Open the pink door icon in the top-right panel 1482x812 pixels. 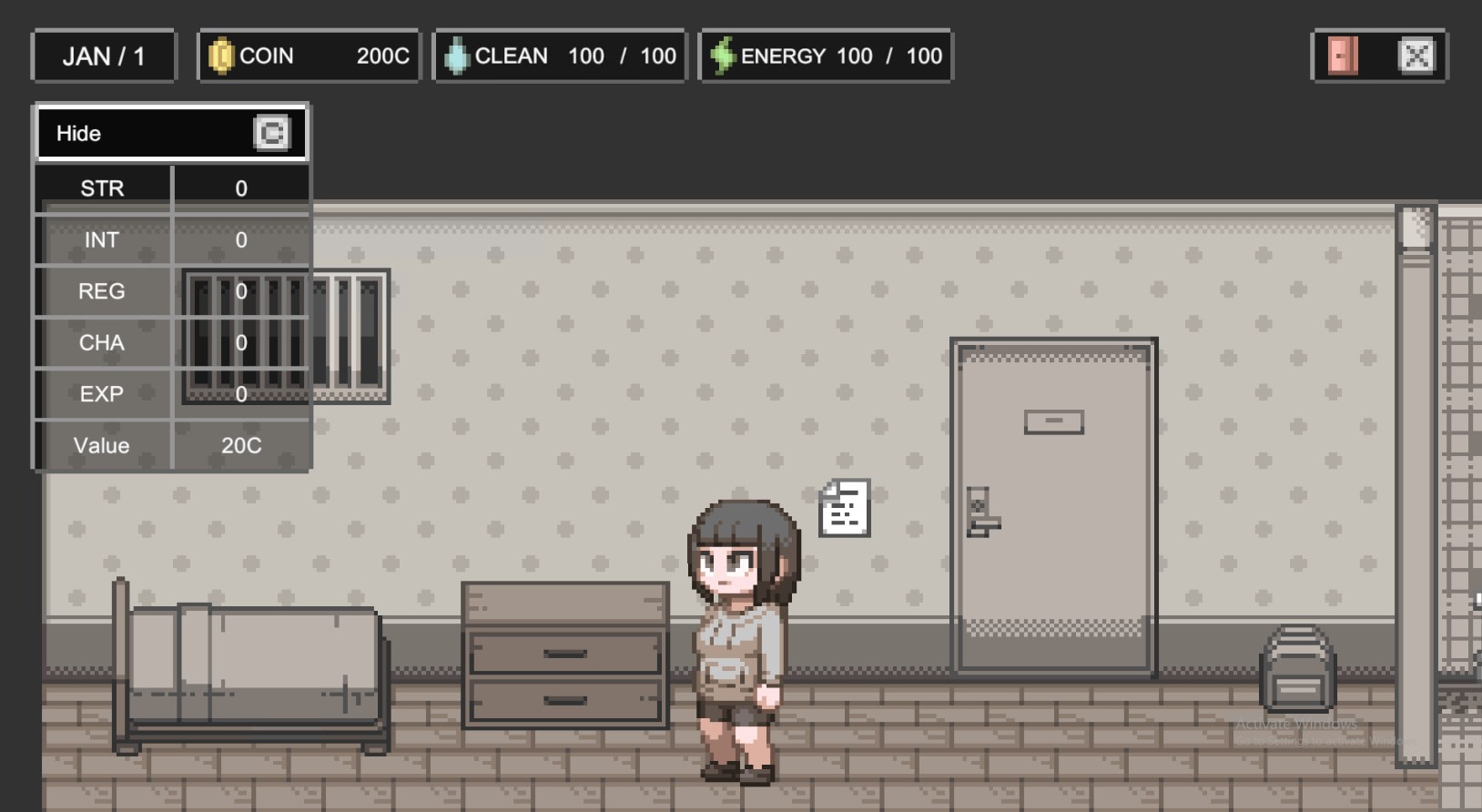coord(1343,56)
